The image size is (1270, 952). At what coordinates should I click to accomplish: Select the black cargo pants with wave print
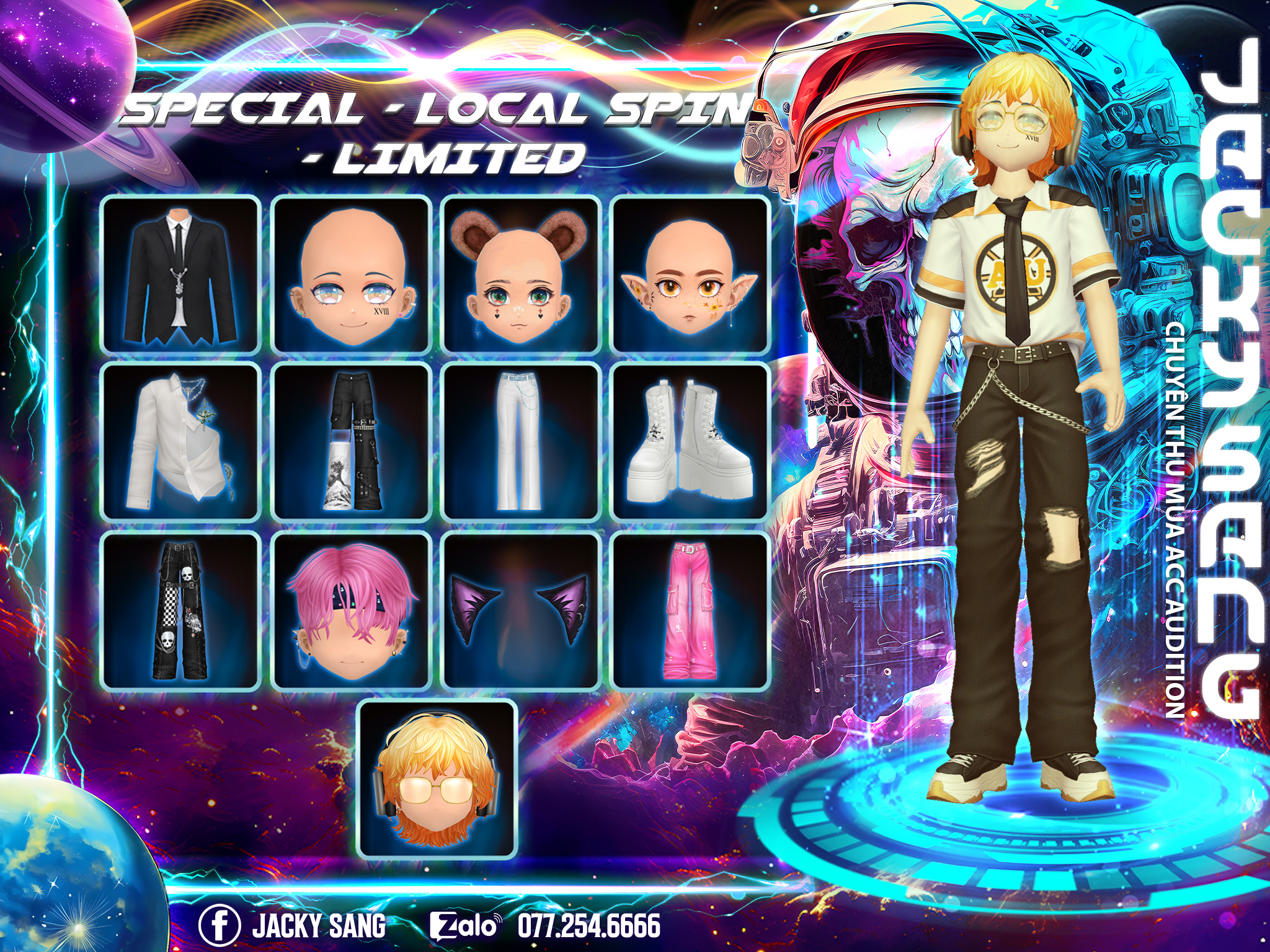[x=352, y=442]
